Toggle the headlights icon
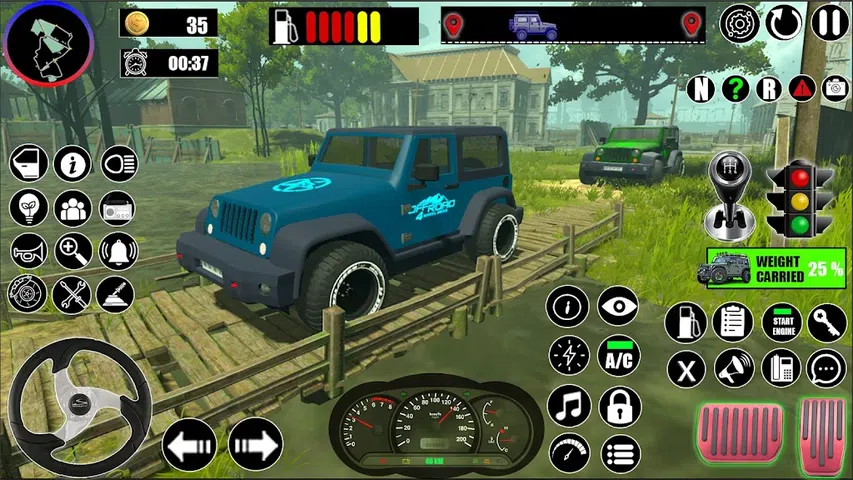This screenshot has width=853, height=480. click(118, 163)
